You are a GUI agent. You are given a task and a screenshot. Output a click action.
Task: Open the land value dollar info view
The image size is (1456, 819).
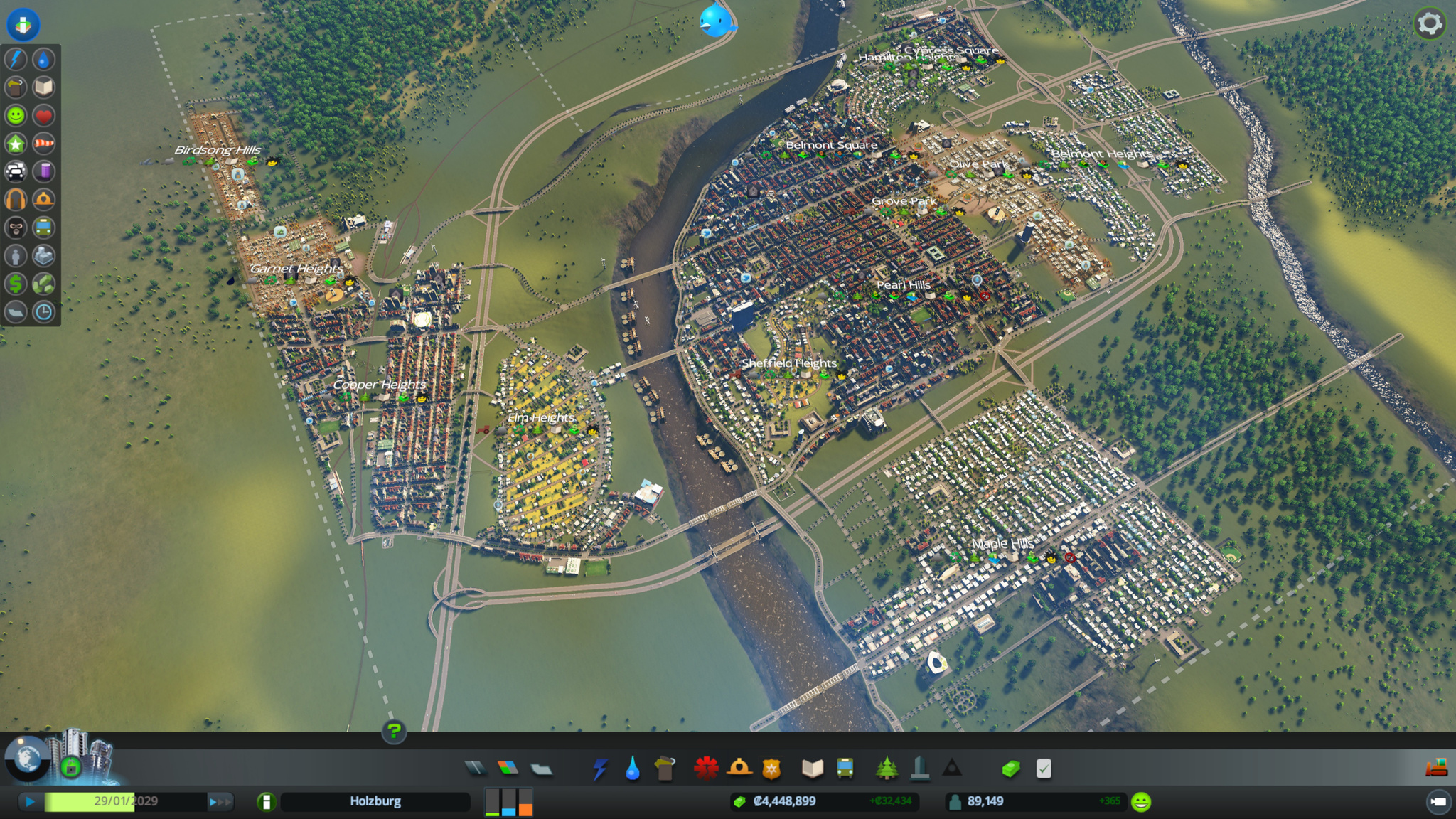(16, 284)
